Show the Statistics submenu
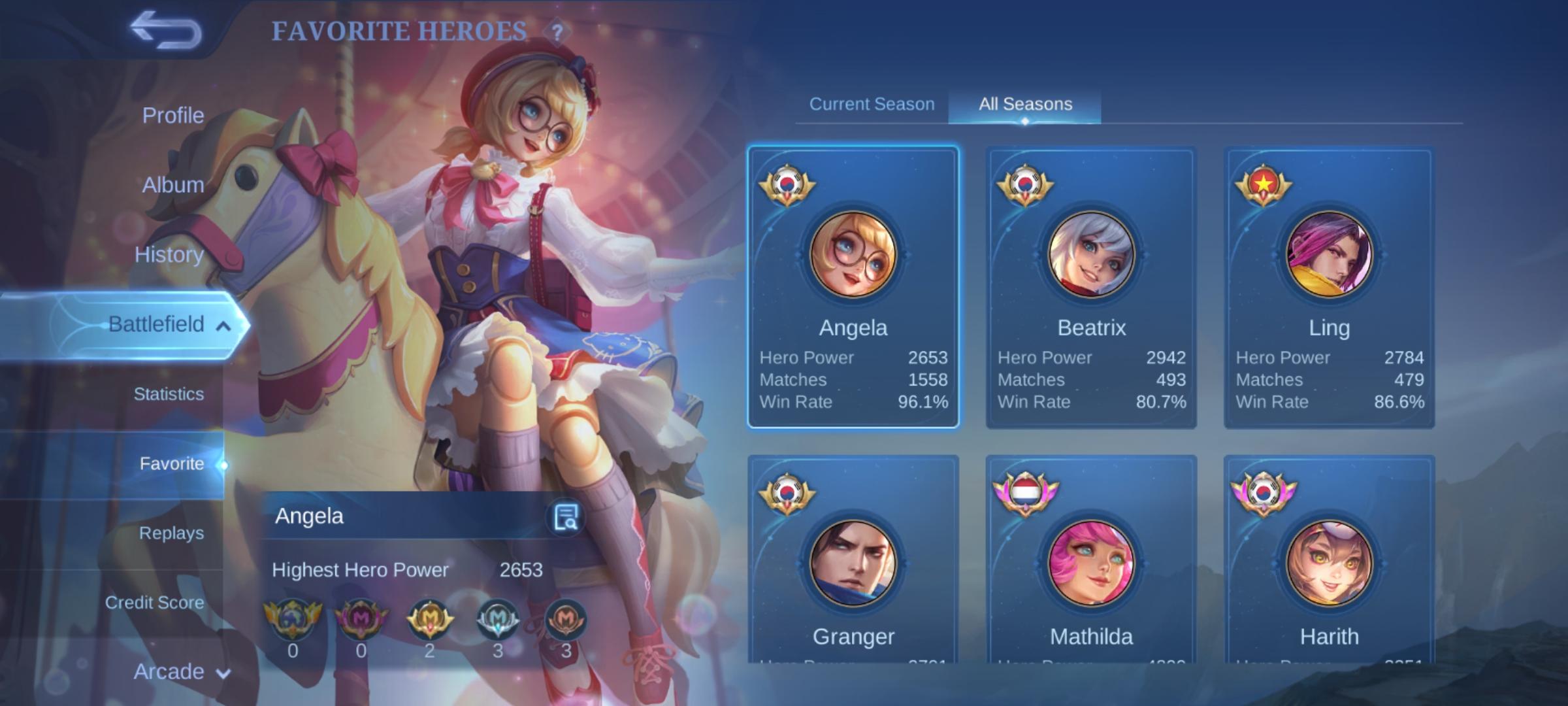1568x706 pixels. pos(169,394)
